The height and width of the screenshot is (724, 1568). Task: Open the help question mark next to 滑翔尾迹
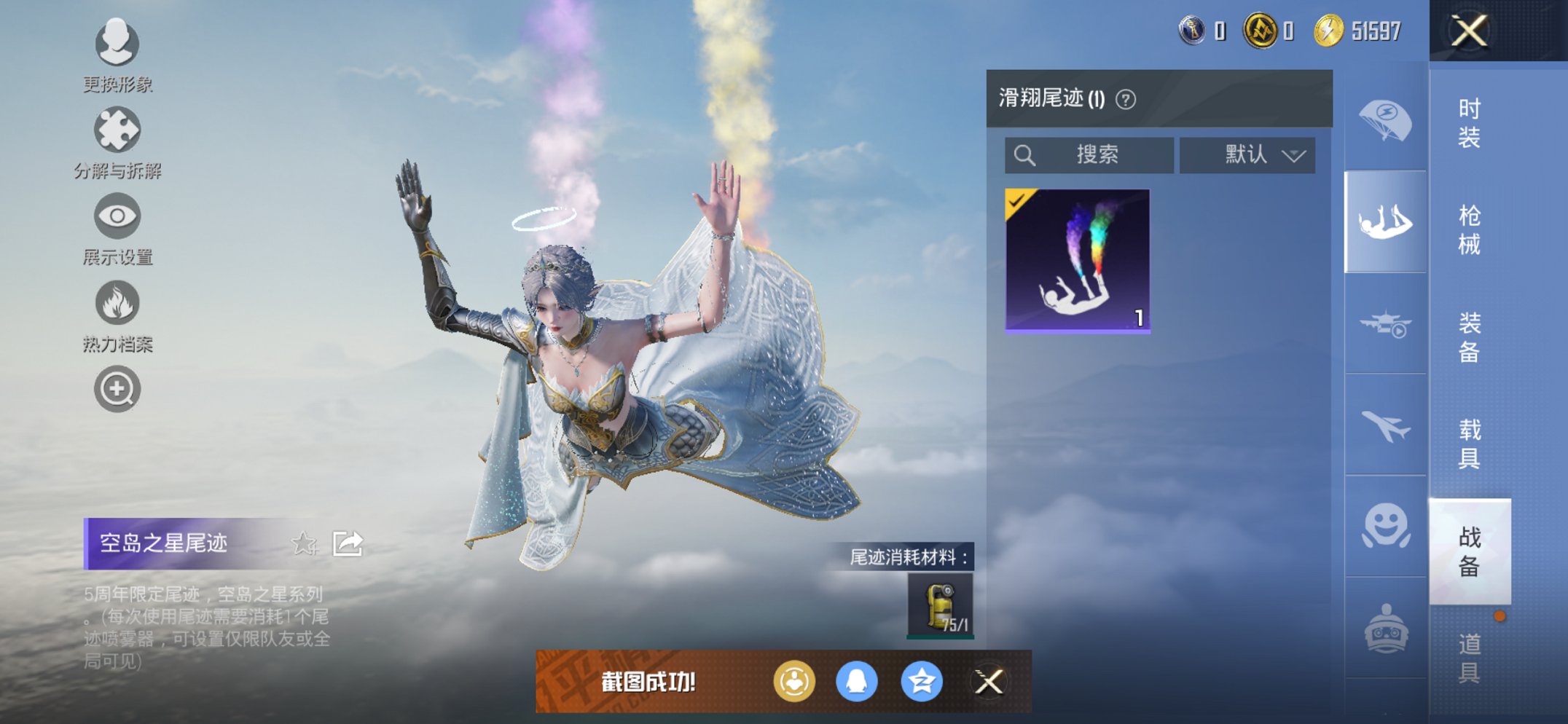pyautogui.click(x=1124, y=98)
